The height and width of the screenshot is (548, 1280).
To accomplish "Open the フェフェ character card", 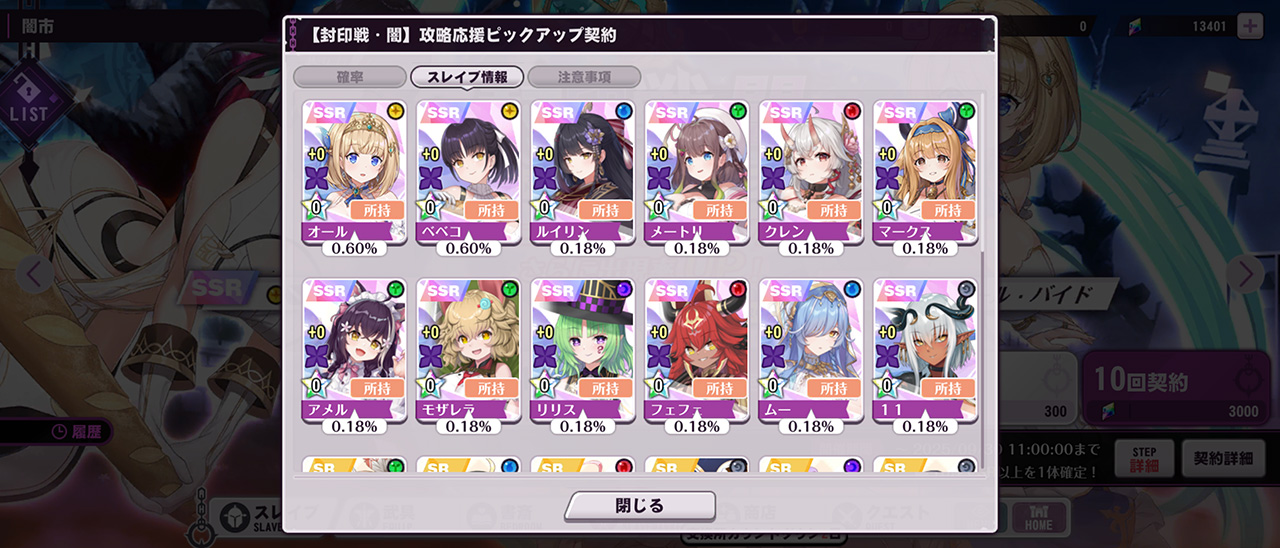I will (x=696, y=349).
